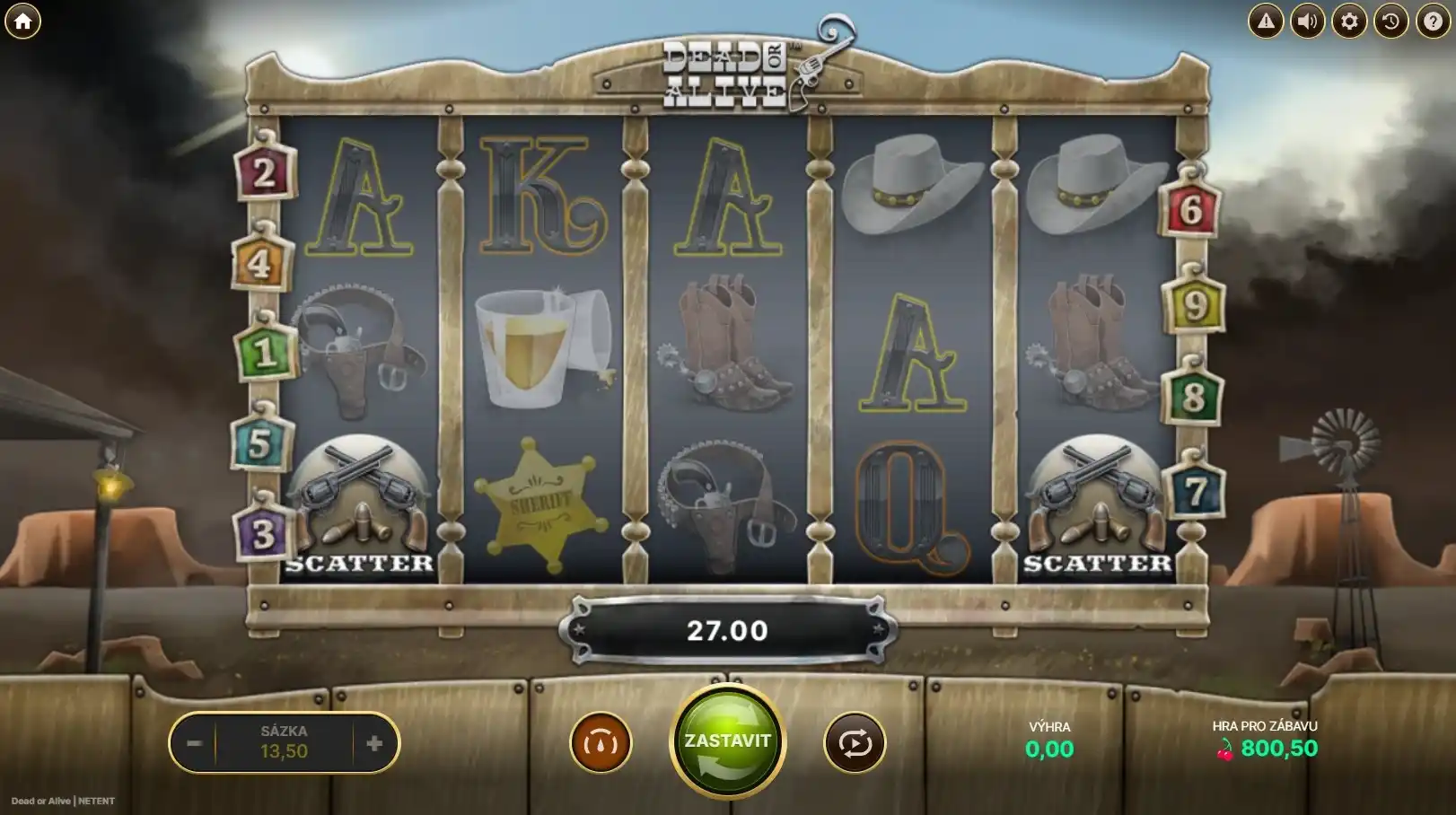
Task: Activate the orange max bet gauge button
Action: 601,743
